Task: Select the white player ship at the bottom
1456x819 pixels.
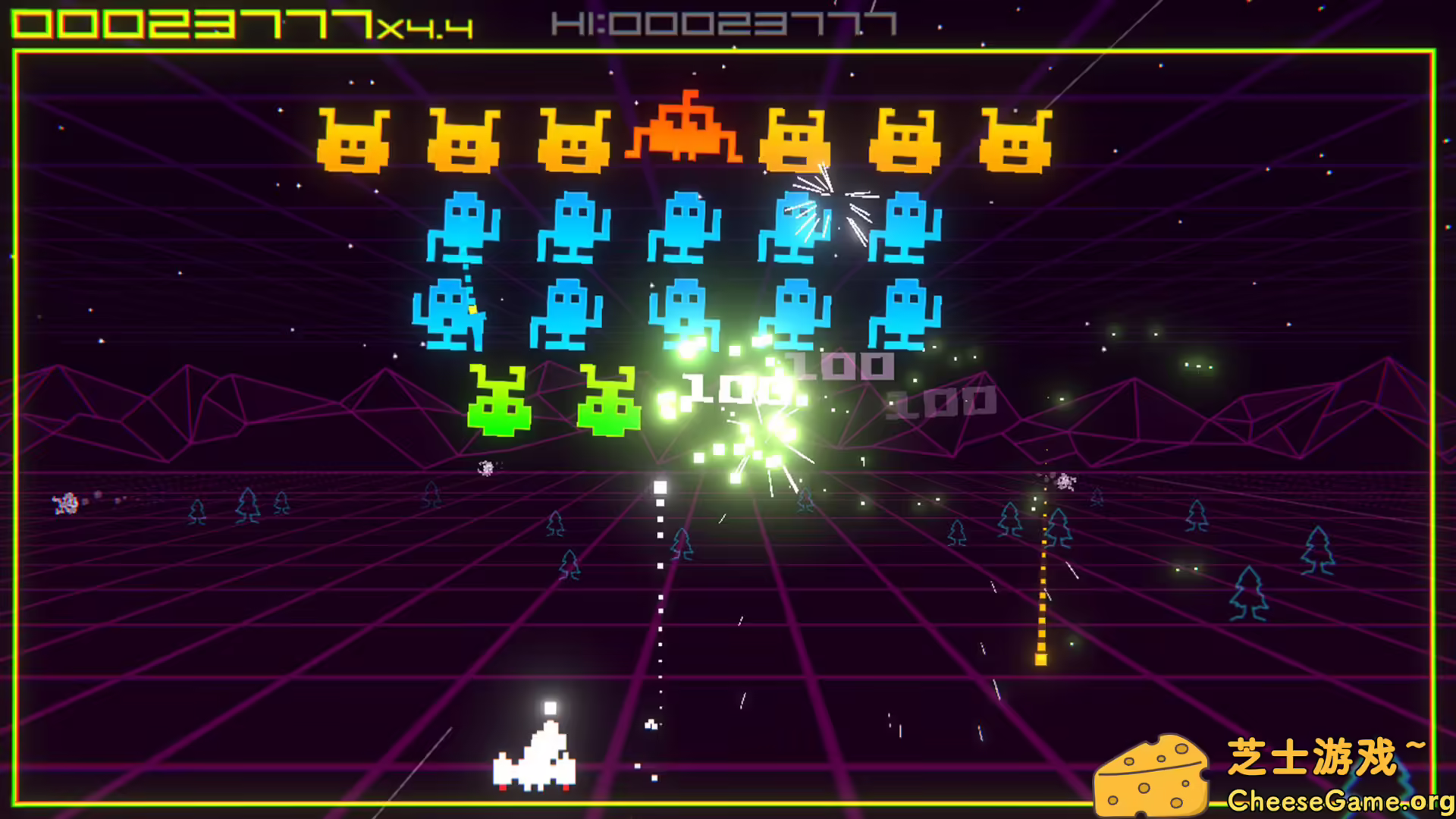Action: 533,766
